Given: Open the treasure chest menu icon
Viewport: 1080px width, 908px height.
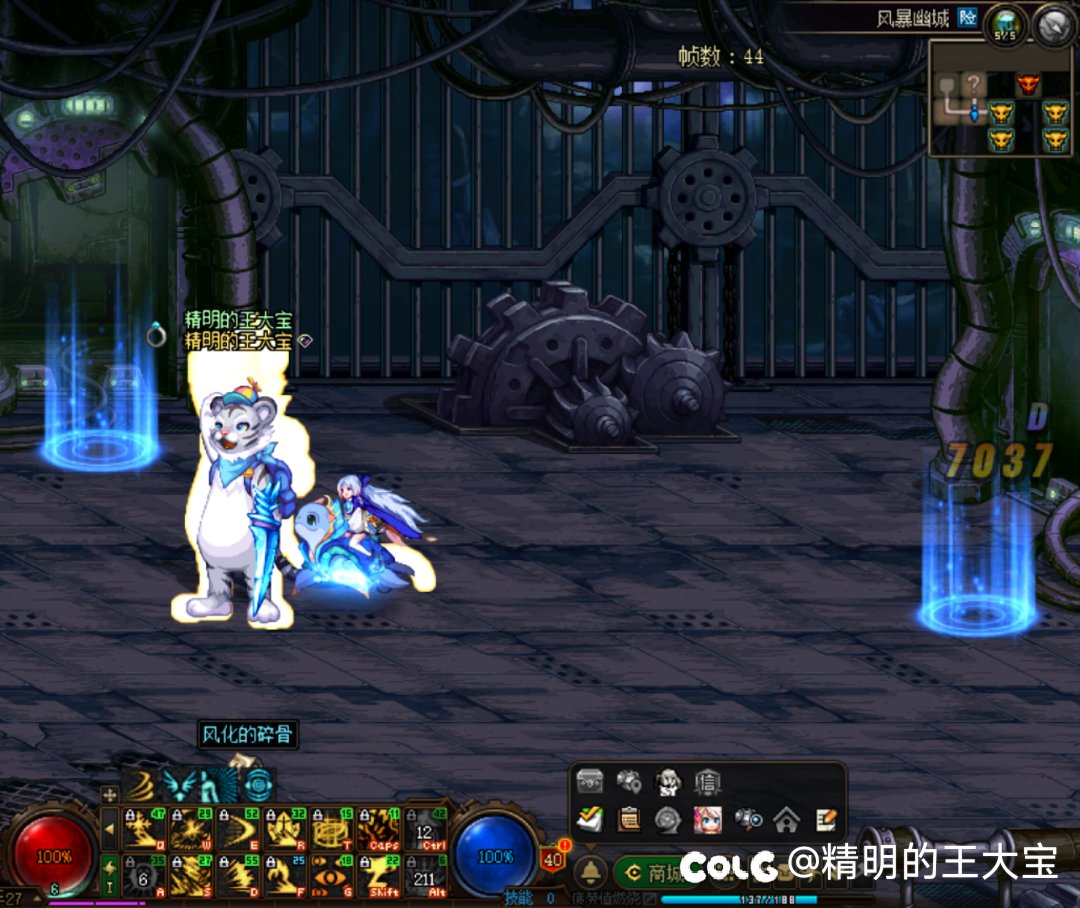Looking at the screenshot, I should tap(590, 782).
